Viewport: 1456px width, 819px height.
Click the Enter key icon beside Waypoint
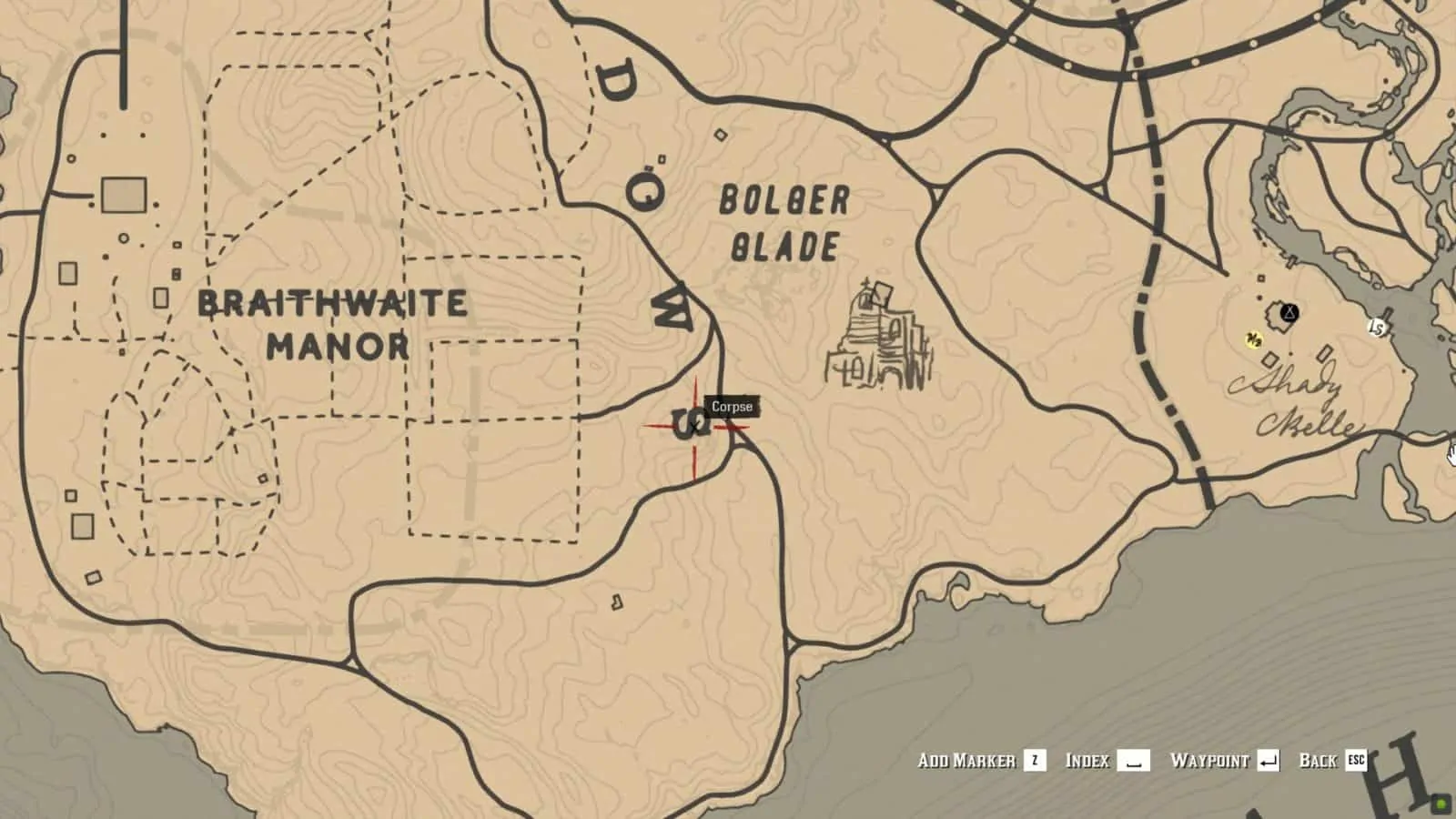pos(1268,762)
